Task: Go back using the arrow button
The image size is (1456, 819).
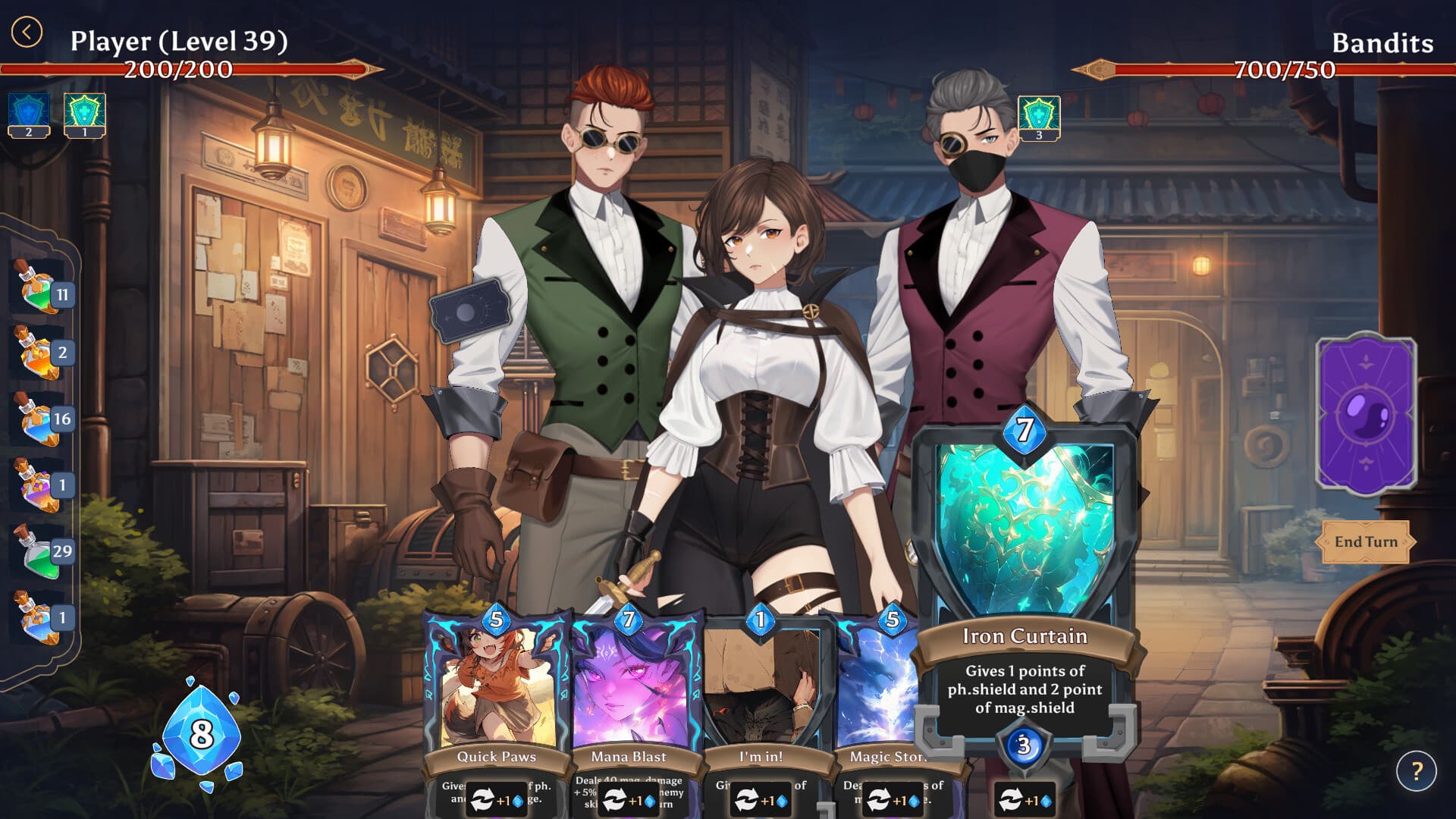Action: (x=27, y=33)
